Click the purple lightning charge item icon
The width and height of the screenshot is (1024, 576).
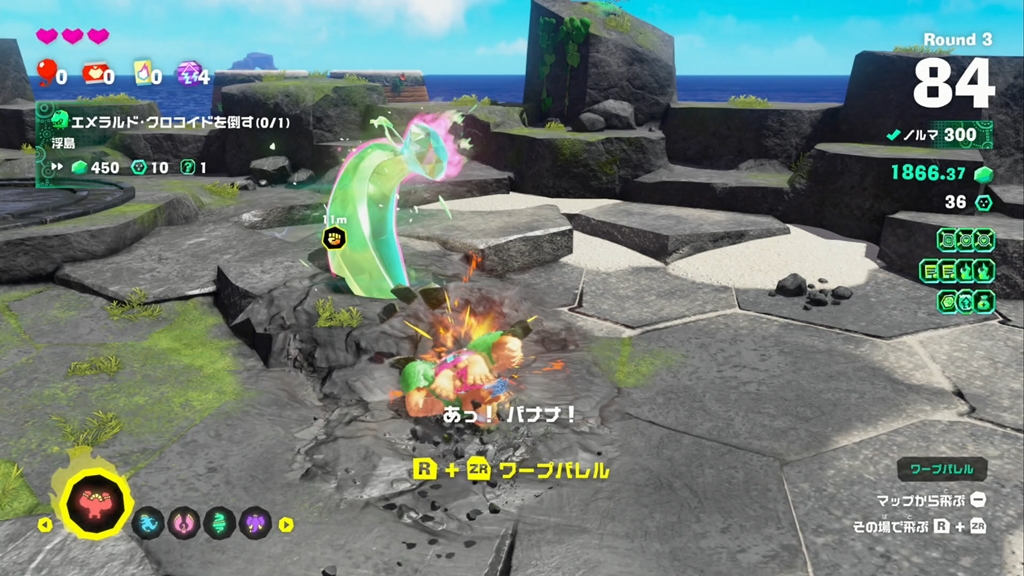pos(187,72)
